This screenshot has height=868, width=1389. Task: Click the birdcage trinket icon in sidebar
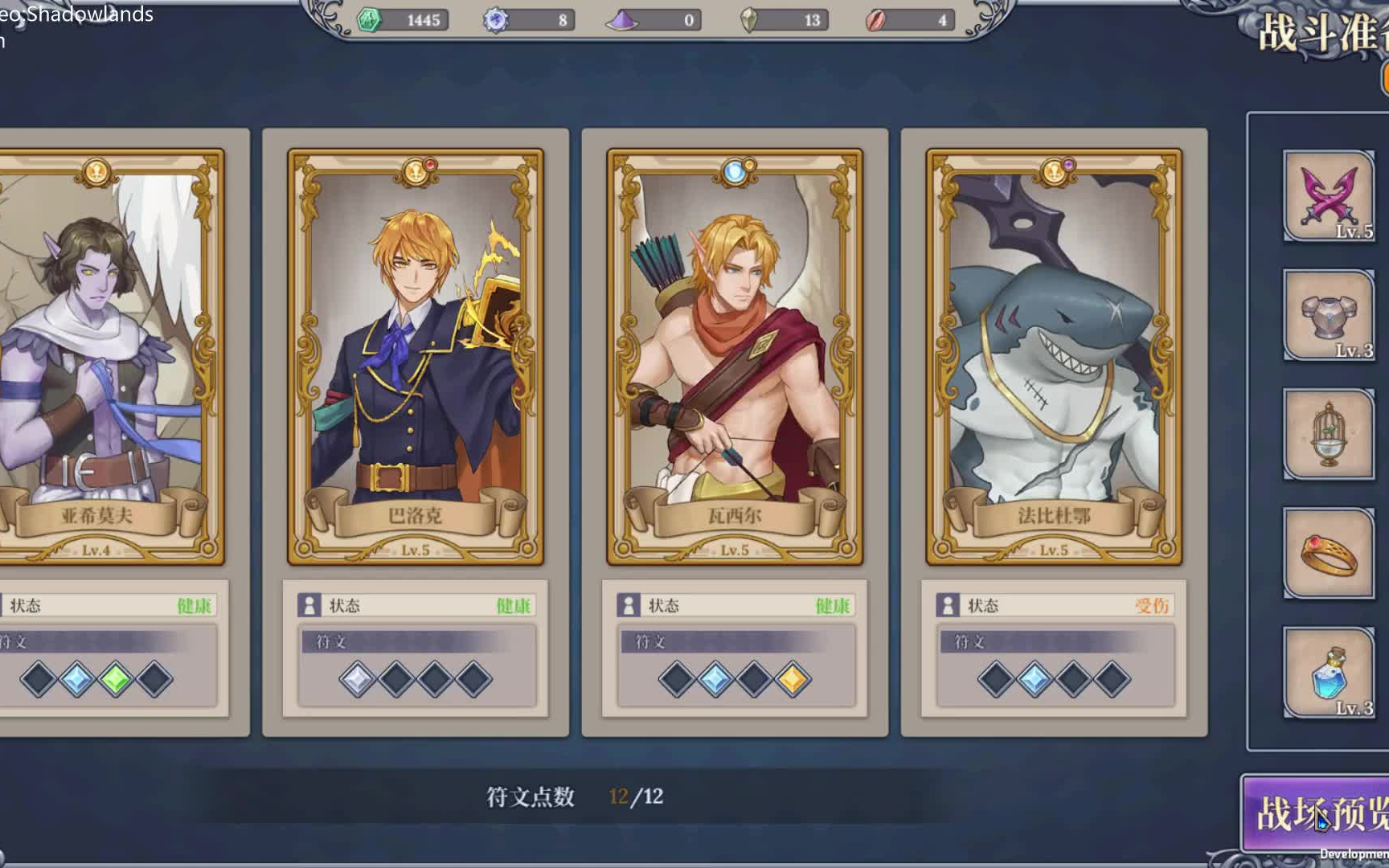[x=1328, y=434]
